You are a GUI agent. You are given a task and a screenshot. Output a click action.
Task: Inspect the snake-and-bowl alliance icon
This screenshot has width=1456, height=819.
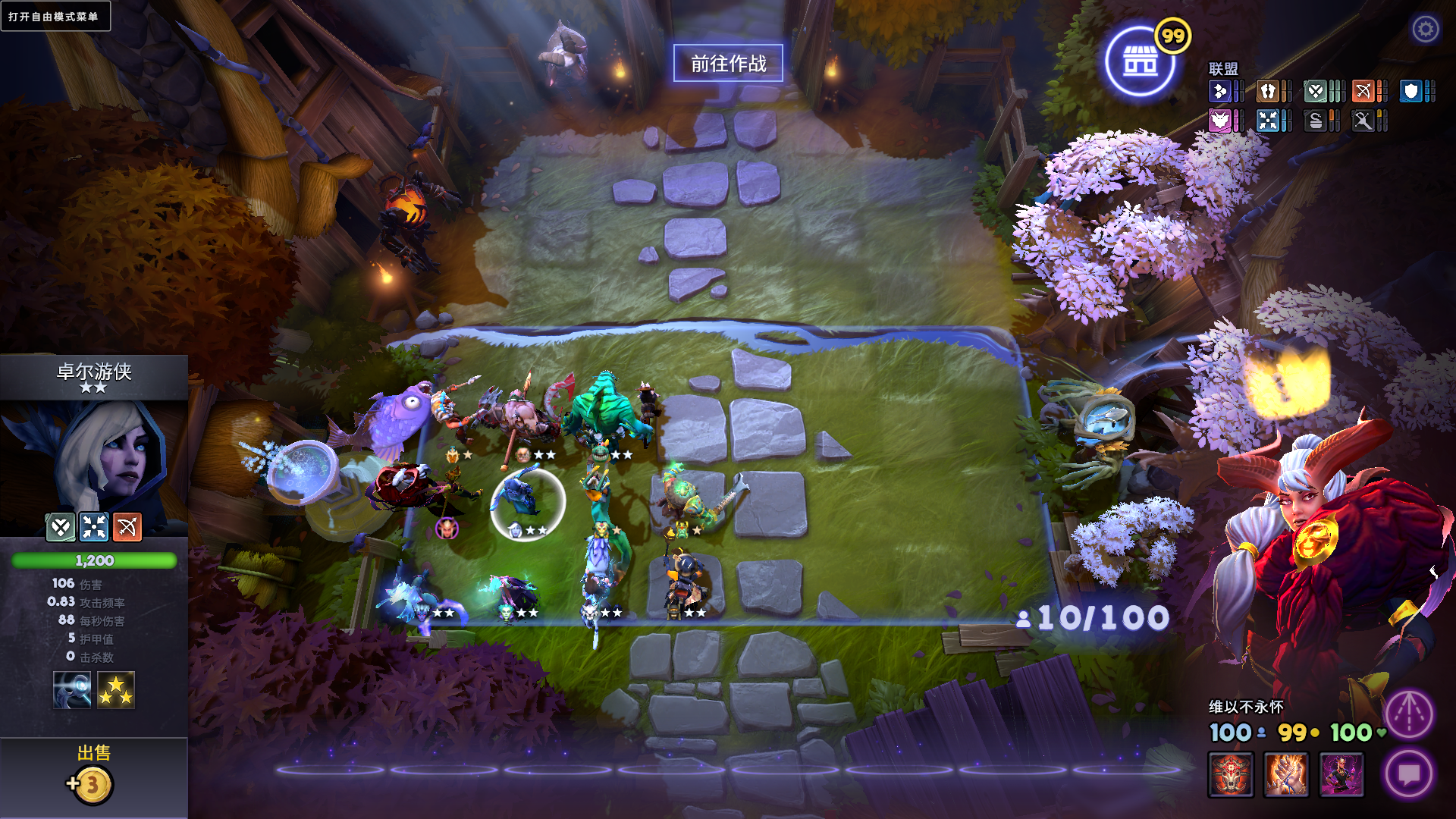[1315, 121]
